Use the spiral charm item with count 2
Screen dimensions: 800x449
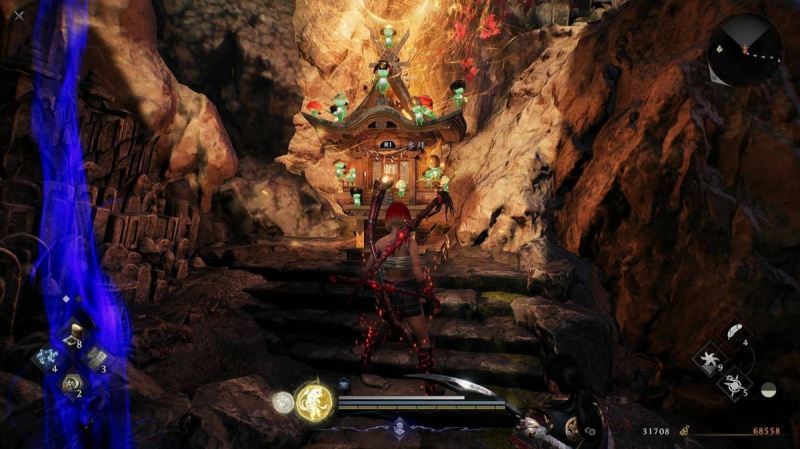pos(71,382)
